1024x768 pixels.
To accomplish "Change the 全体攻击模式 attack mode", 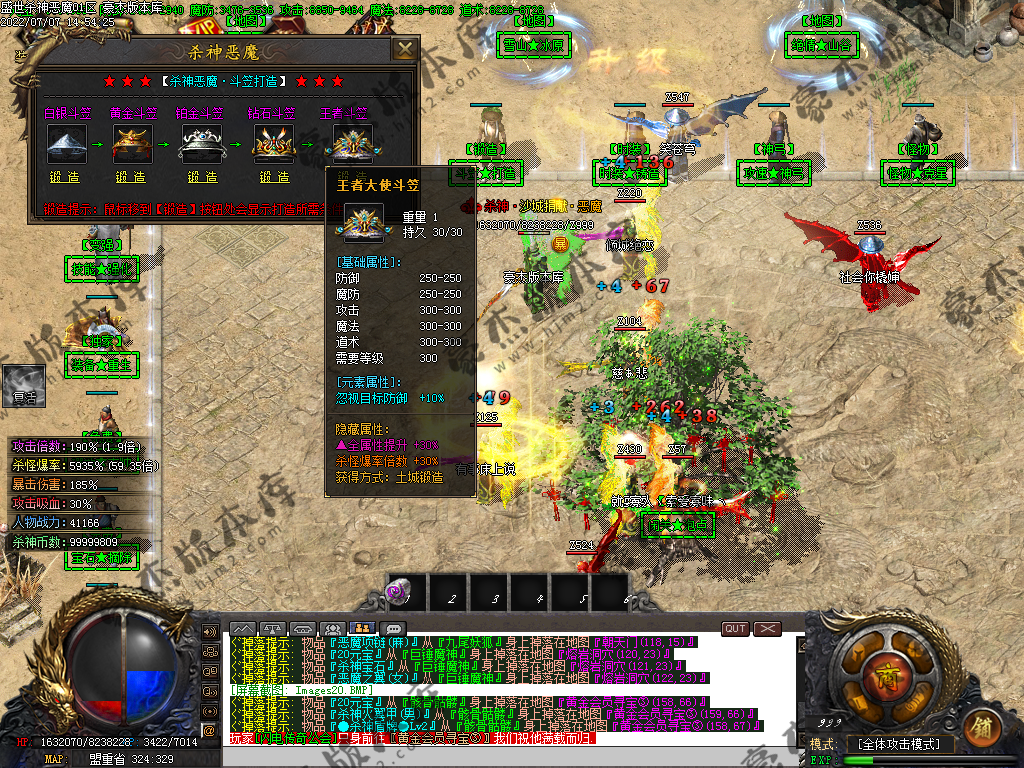I will pos(899,744).
